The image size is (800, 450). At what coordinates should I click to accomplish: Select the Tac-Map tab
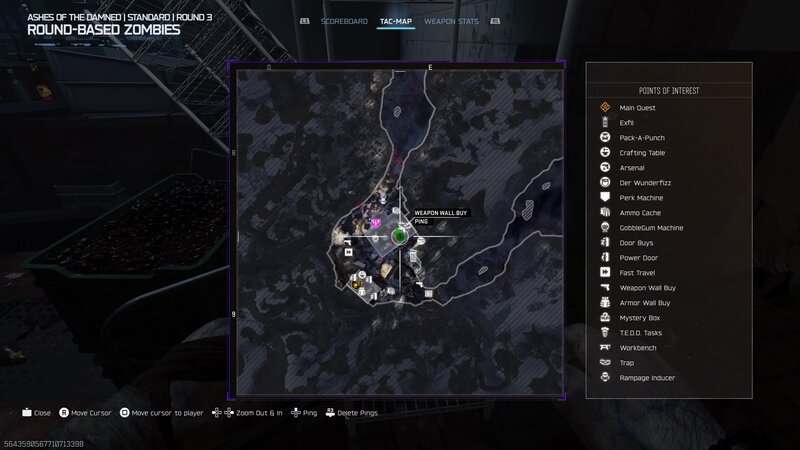397,21
